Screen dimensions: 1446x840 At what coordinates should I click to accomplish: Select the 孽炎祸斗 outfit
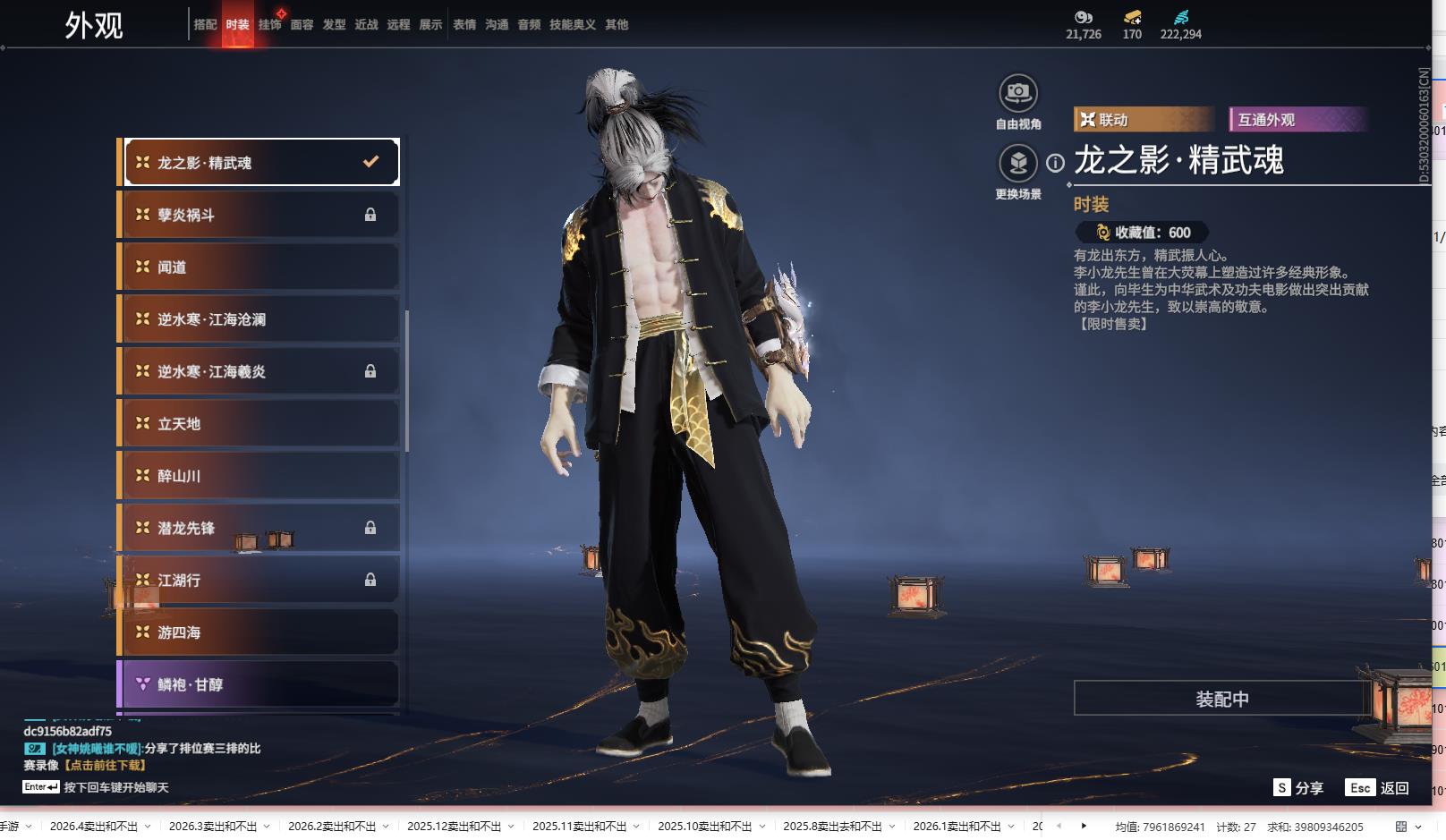coord(259,215)
